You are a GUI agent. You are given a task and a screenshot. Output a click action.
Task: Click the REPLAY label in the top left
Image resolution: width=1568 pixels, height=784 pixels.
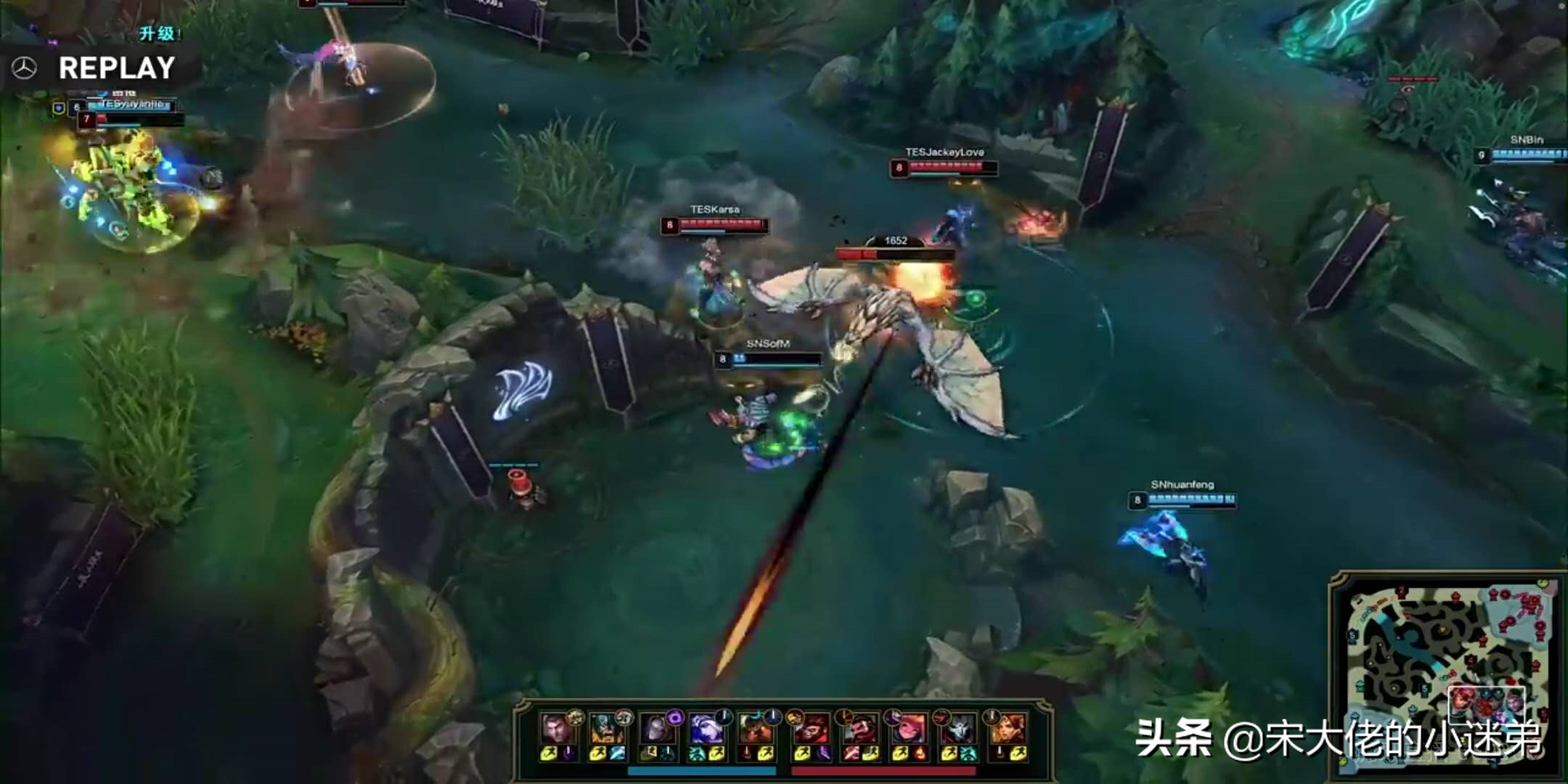(x=116, y=70)
